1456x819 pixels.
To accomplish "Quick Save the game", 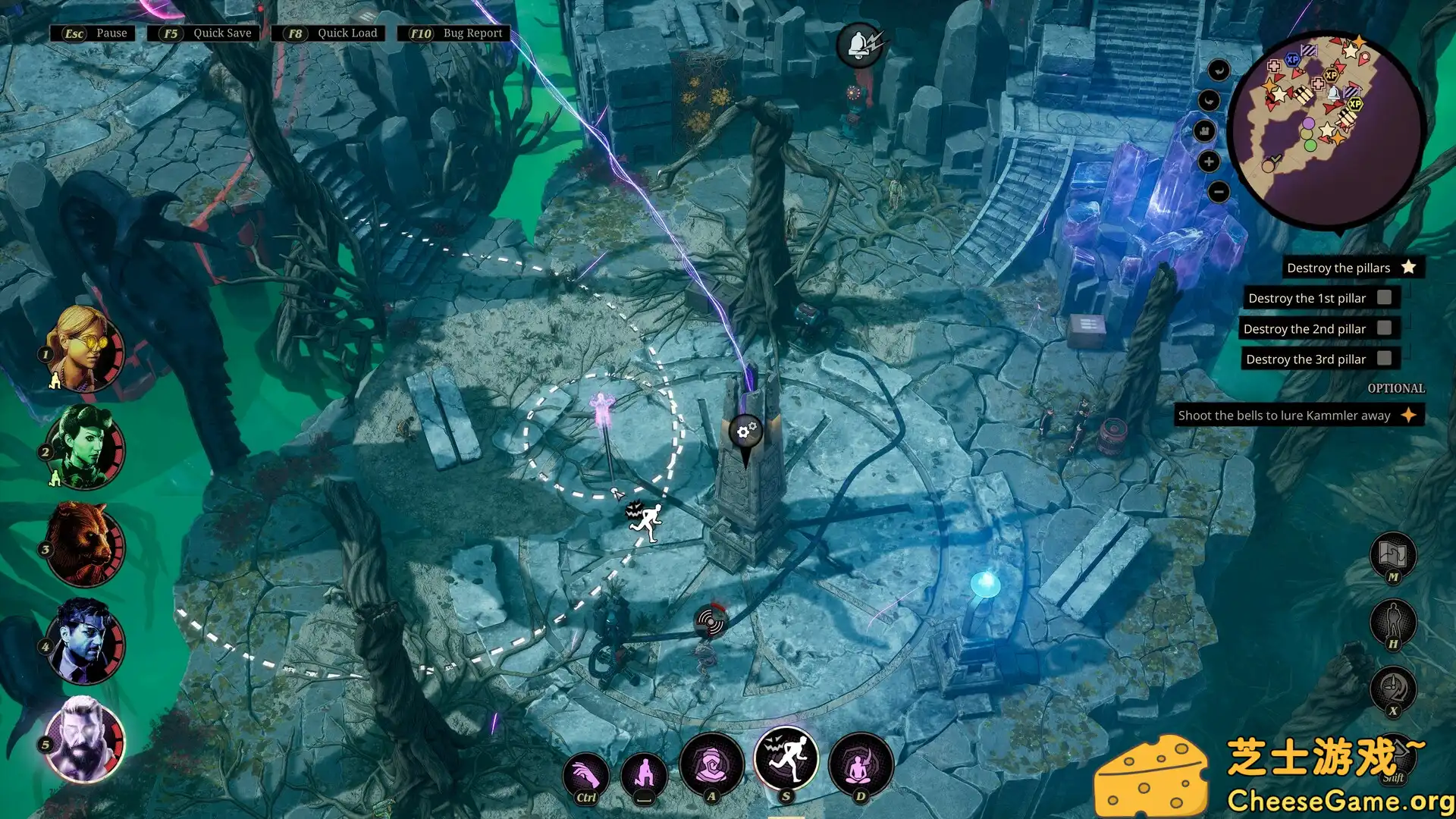I will (204, 33).
